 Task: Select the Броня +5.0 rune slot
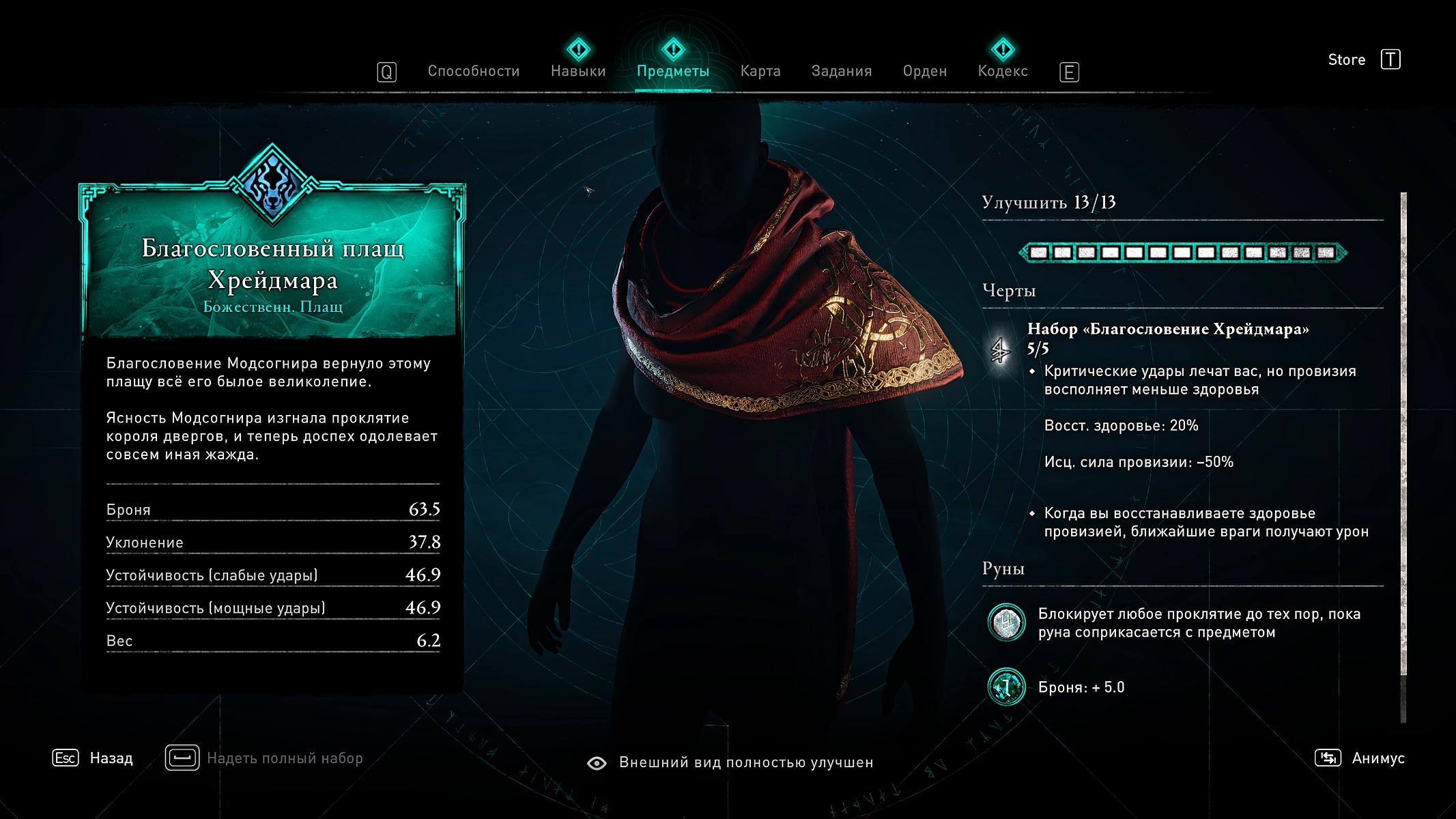click(x=1006, y=687)
